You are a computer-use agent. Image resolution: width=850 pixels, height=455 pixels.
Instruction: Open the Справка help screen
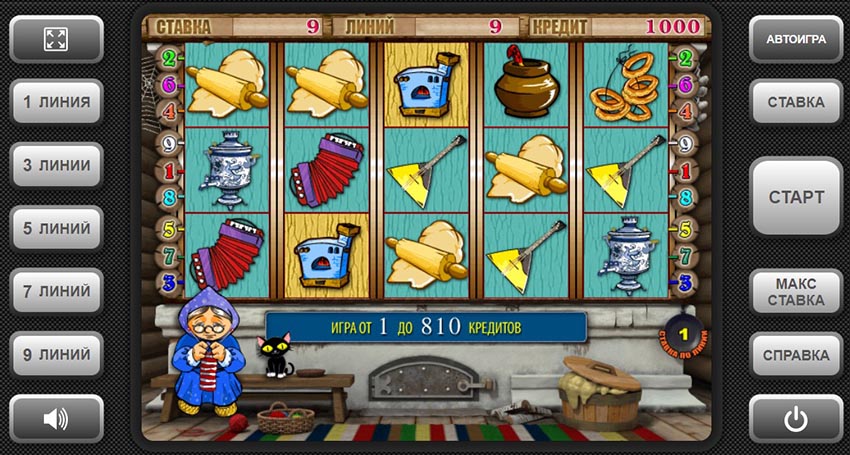point(795,354)
